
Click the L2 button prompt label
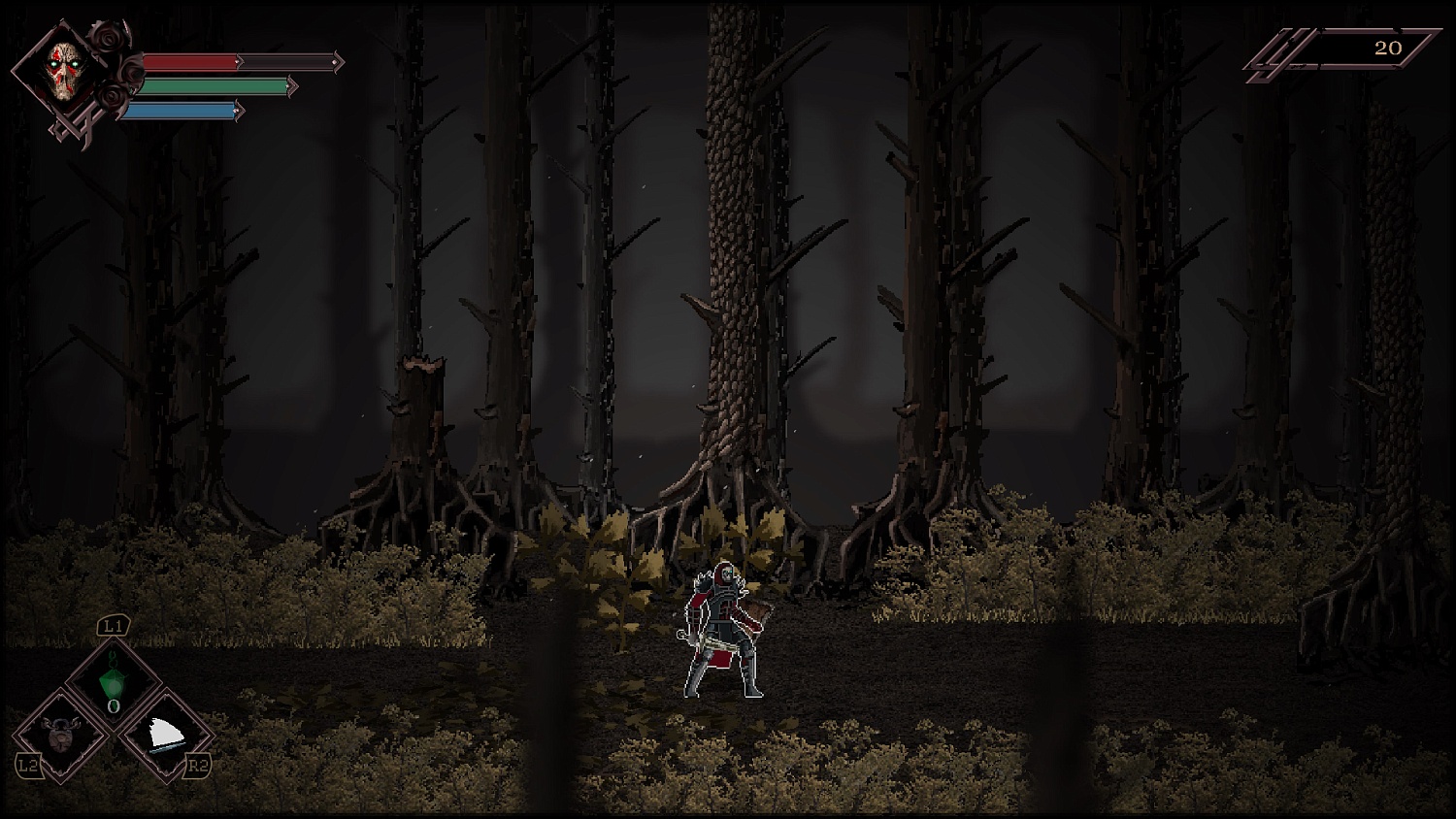(x=30, y=764)
